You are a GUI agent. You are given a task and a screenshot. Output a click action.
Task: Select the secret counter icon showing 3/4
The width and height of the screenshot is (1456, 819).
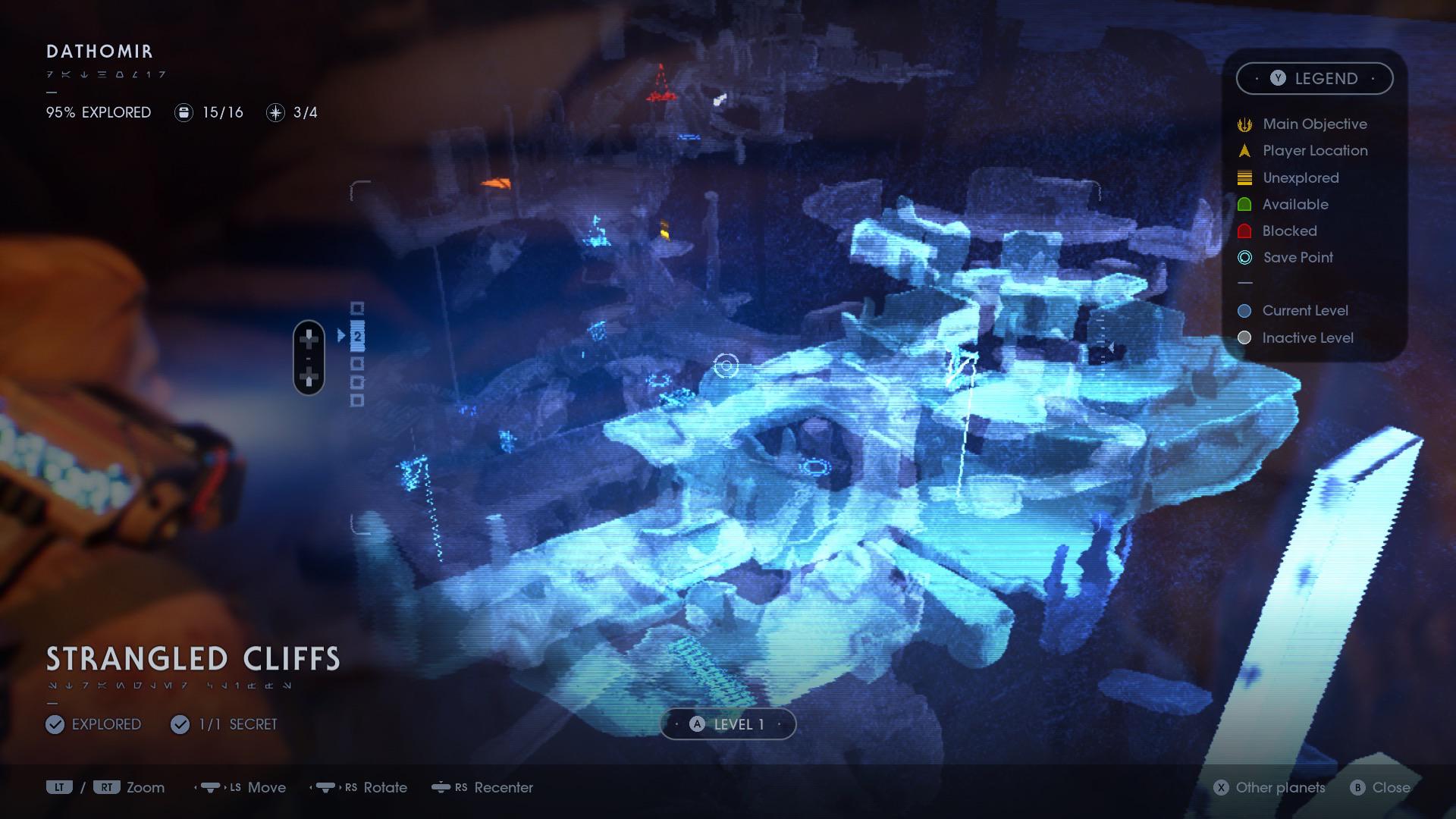[275, 112]
